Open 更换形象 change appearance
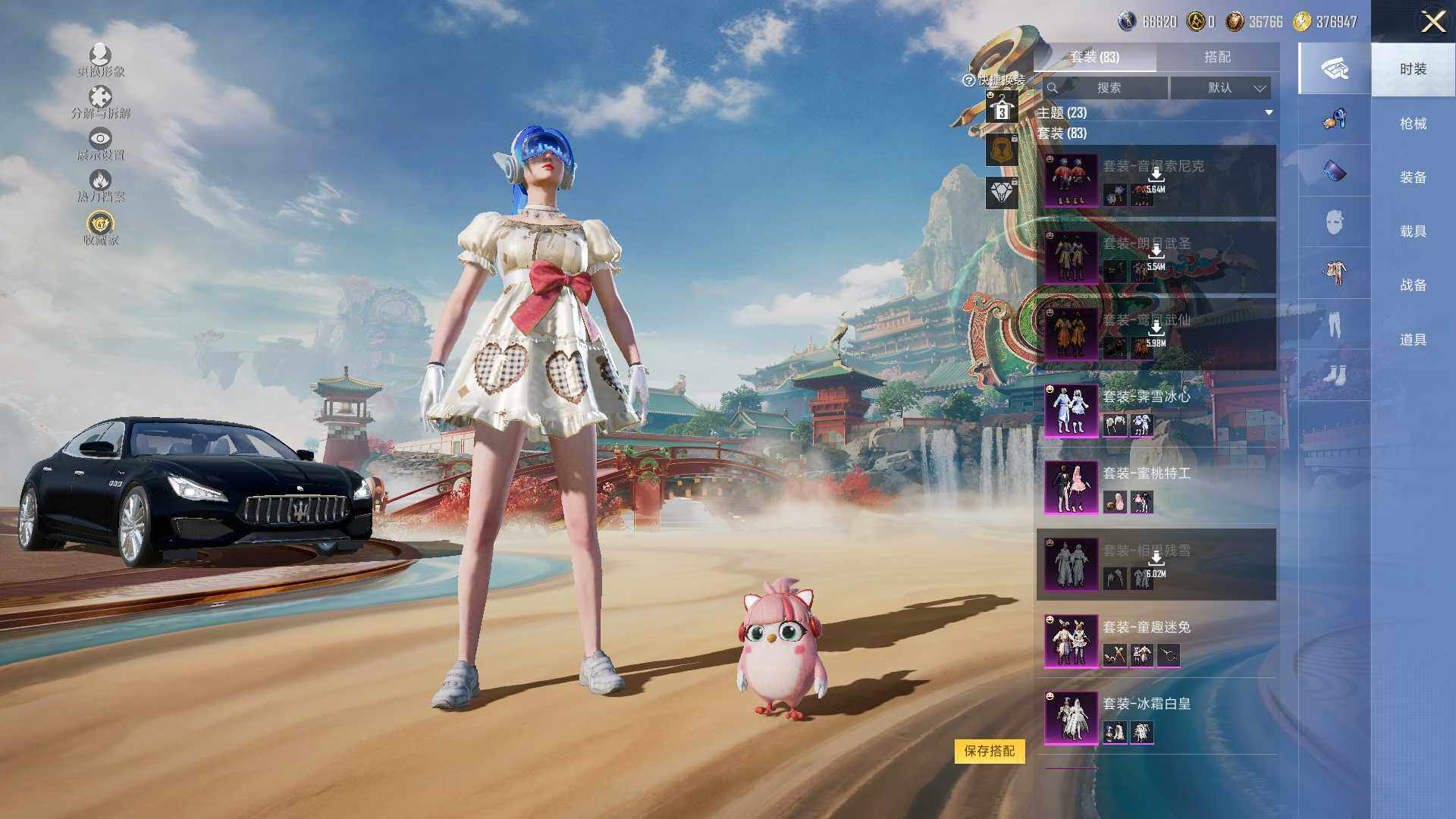1456x819 pixels. click(100, 60)
